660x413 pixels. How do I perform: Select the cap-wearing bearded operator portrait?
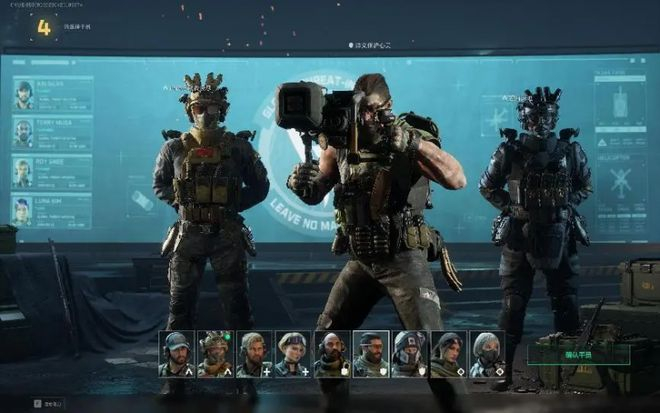(x=176, y=353)
